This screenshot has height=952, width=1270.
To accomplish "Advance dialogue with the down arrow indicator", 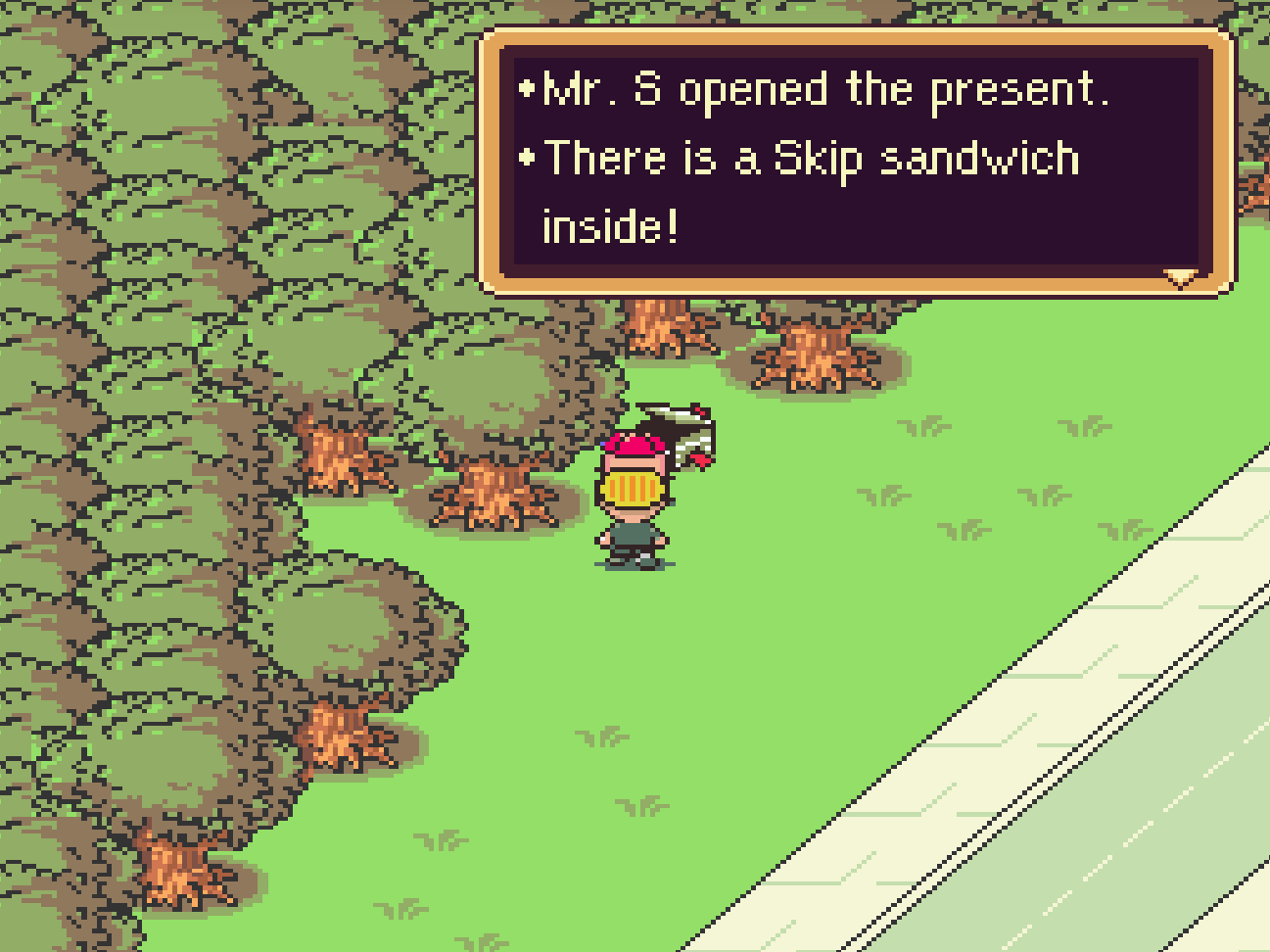I will click(1181, 278).
